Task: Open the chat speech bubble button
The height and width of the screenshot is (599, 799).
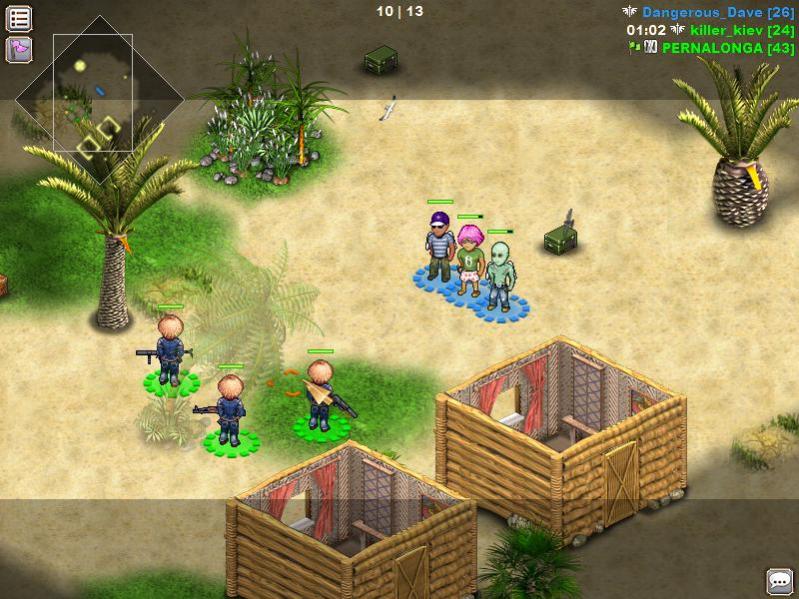Action: click(779, 581)
